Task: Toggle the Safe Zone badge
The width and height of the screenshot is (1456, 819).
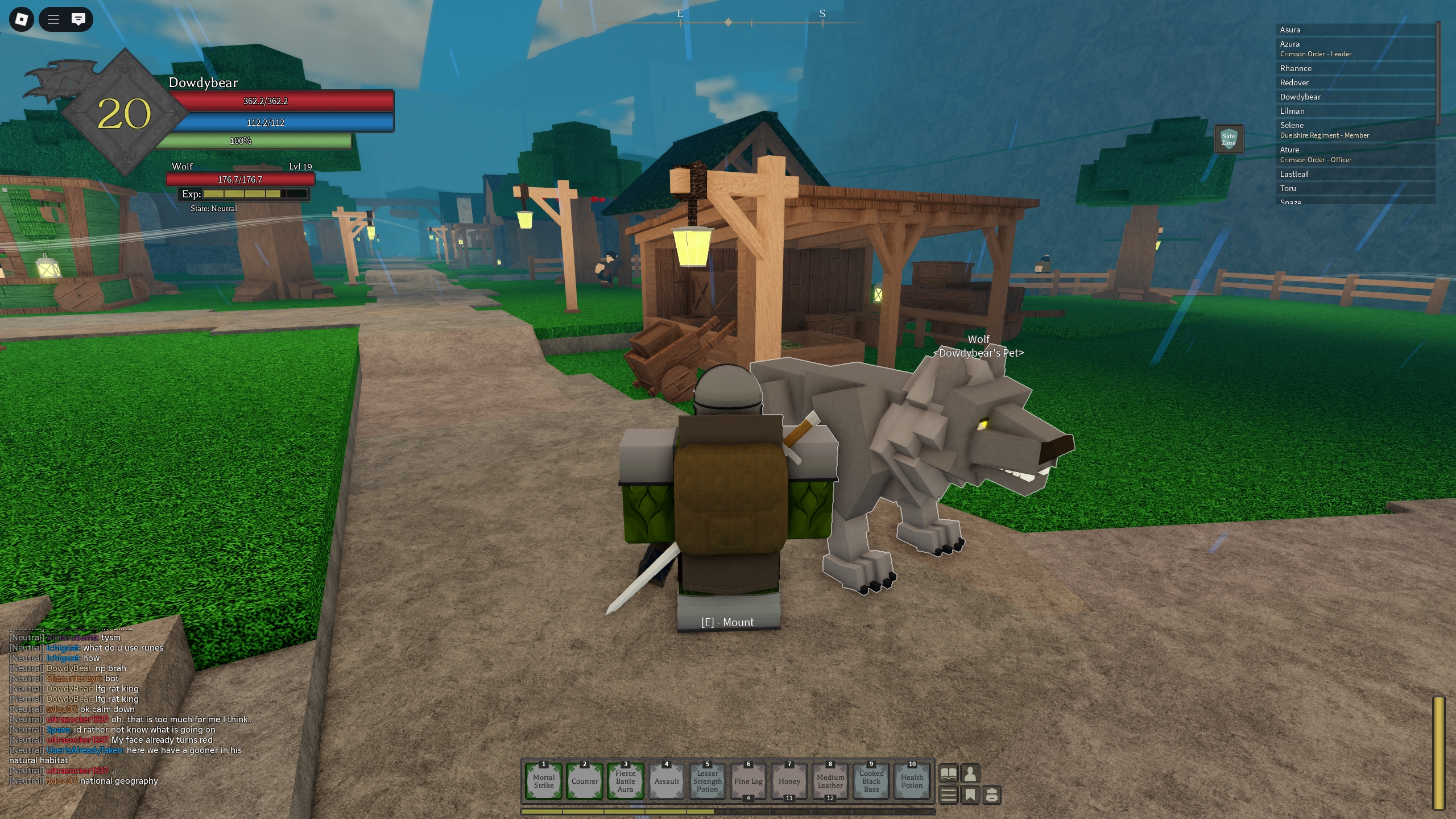Action: point(1228,138)
